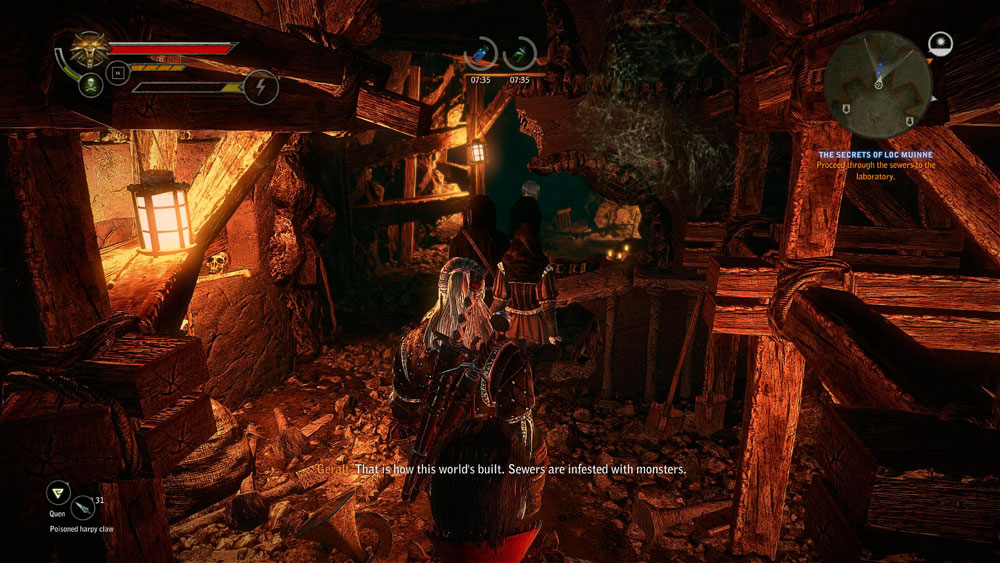Viewport: 1000px width, 563px height.
Task: Click the wolf medallion icon
Action: pos(89,49)
